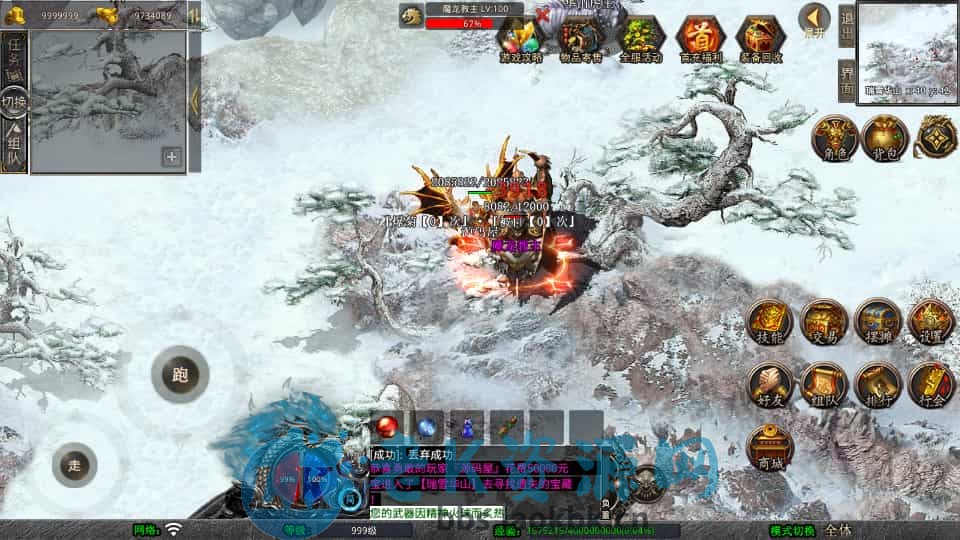960x540 pixels.
Task: Open the 游戏攻略 game guide
Action: point(521,40)
